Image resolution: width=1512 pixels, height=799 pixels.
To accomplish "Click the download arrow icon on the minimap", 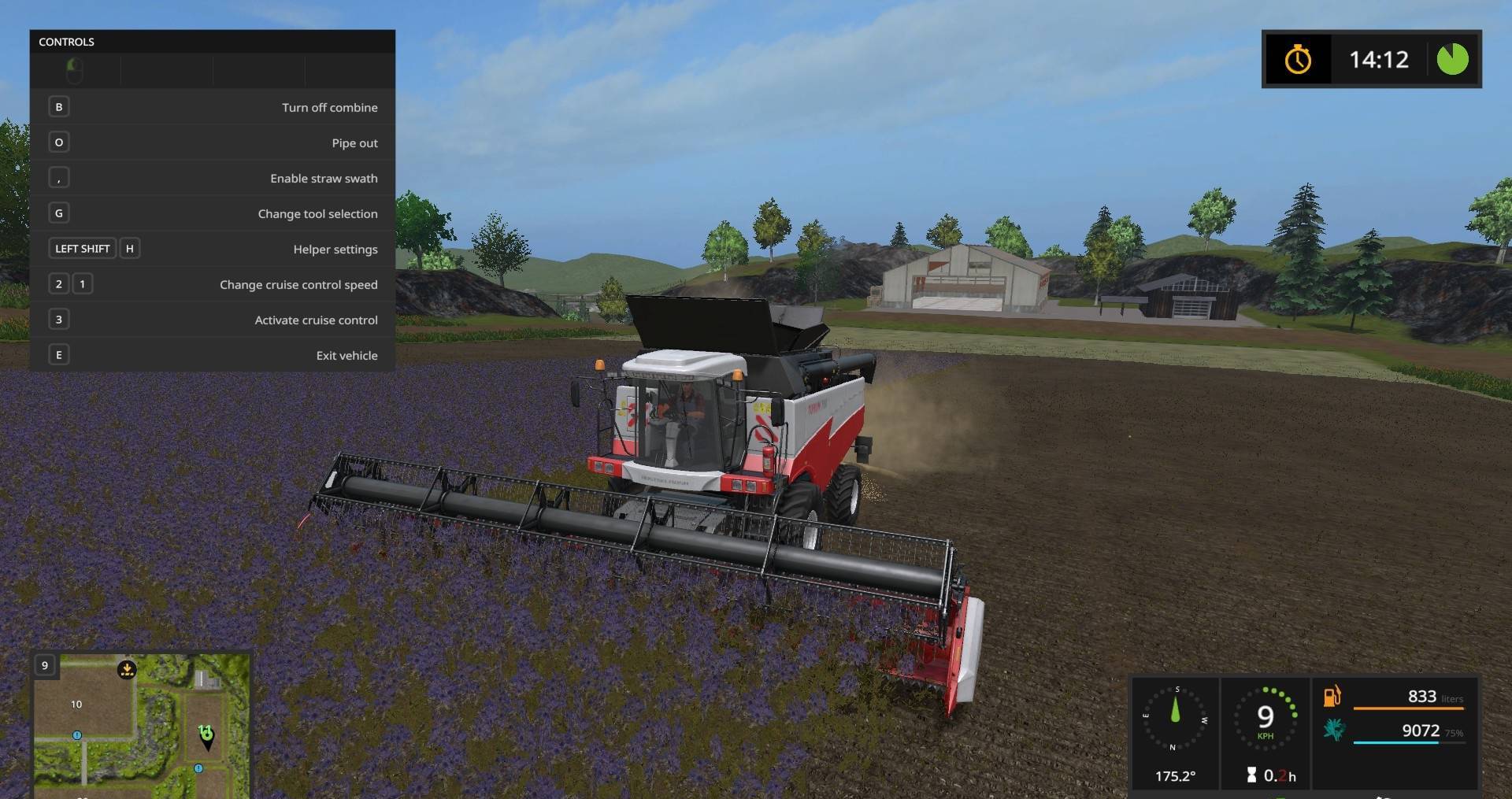I will click(128, 668).
